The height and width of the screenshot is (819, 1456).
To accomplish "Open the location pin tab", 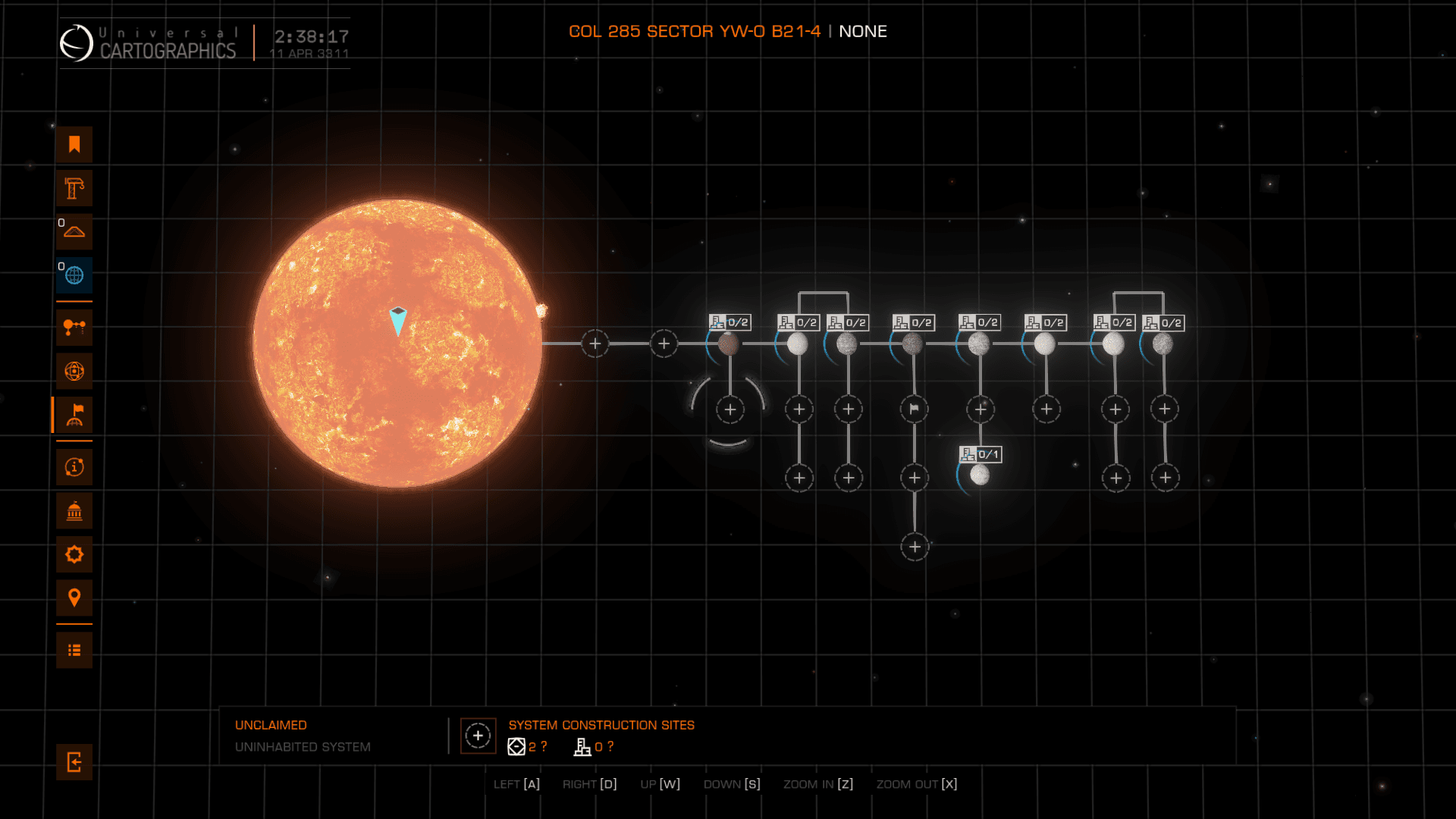I will pyautogui.click(x=74, y=598).
